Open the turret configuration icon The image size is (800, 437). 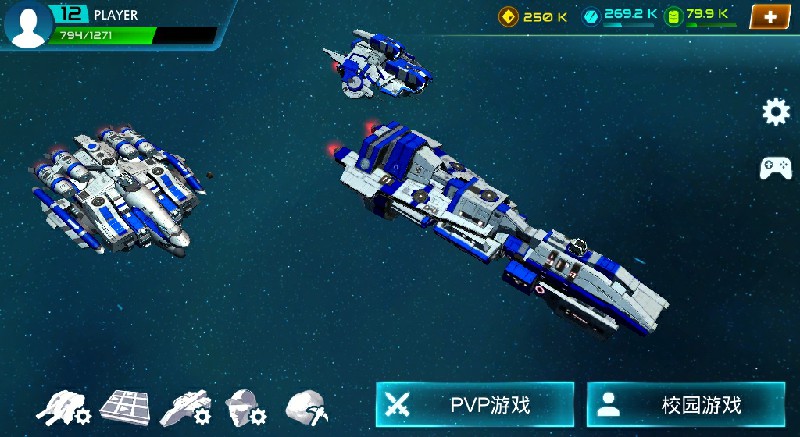click(x=63, y=407)
